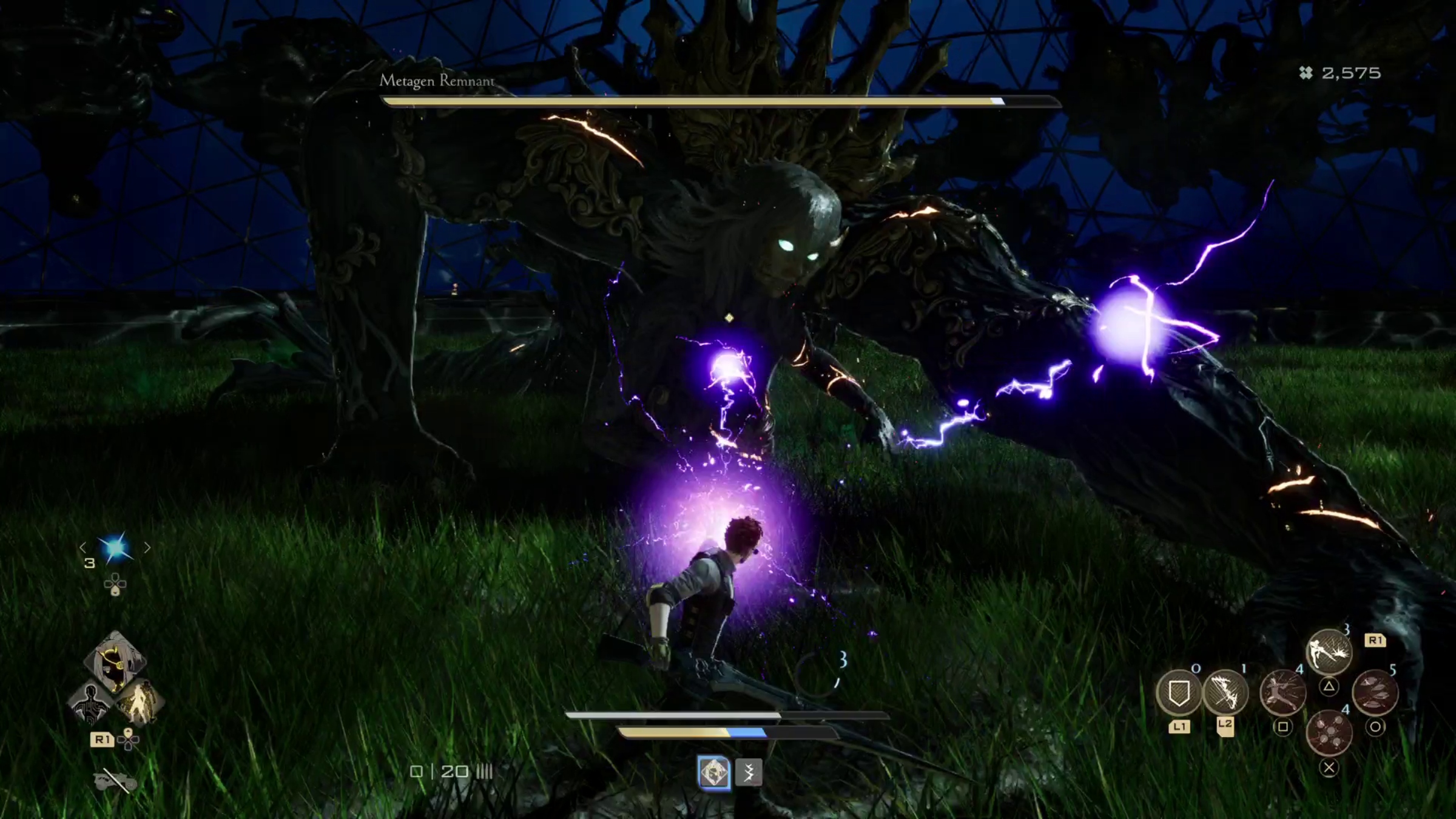Cycle quick item to the previous one
1456x819 pixels.
click(x=83, y=548)
